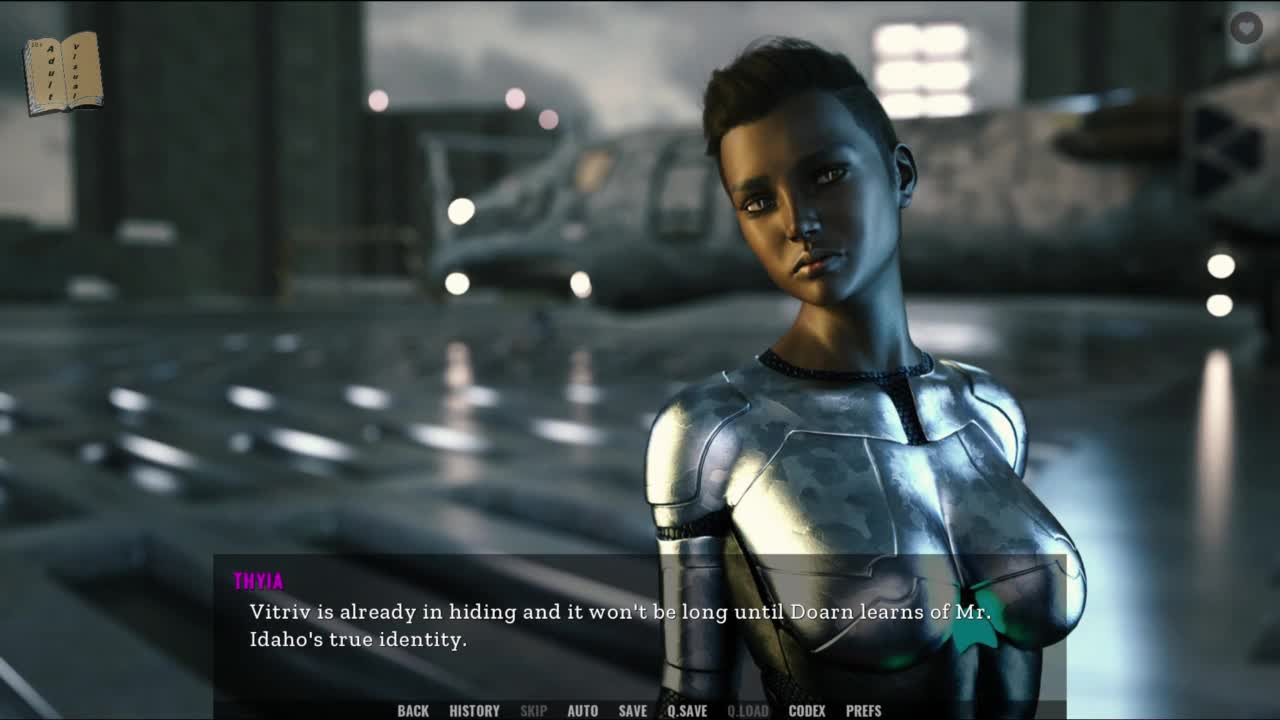Quick save with Q.SAVE
The height and width of the screenshot is (720, 1280).
pos(687,711)
